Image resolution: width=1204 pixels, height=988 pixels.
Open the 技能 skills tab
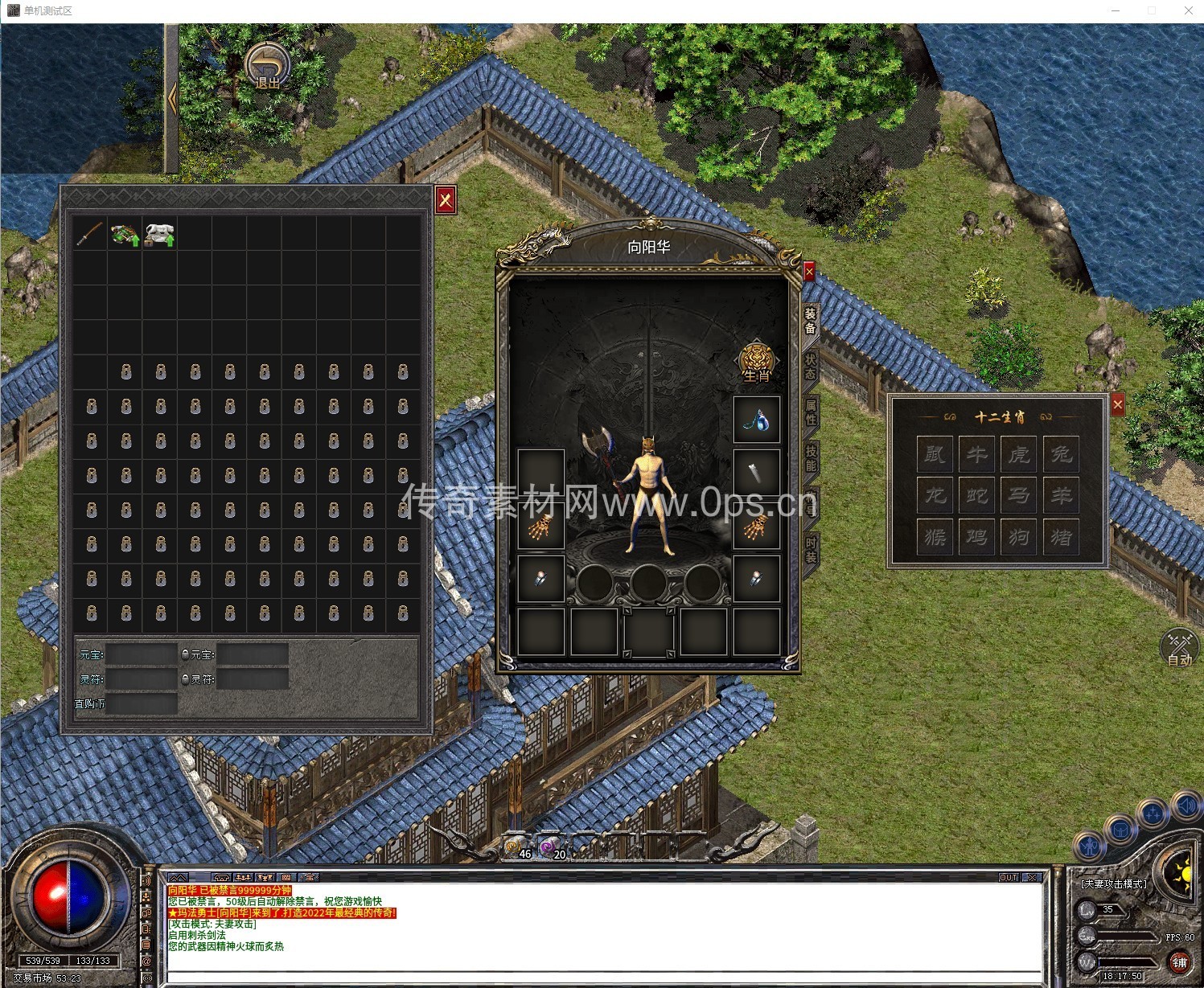coord(811,457)
